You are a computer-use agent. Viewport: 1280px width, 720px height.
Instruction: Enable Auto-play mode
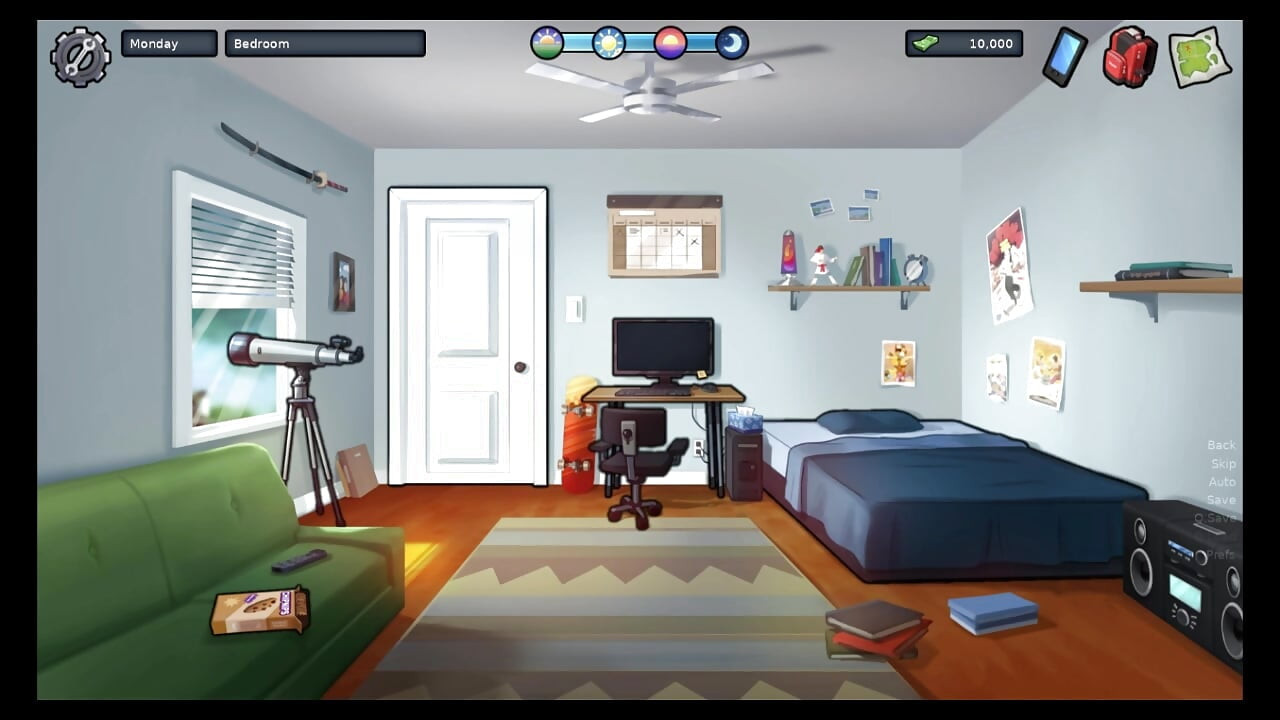(1222, 481)
